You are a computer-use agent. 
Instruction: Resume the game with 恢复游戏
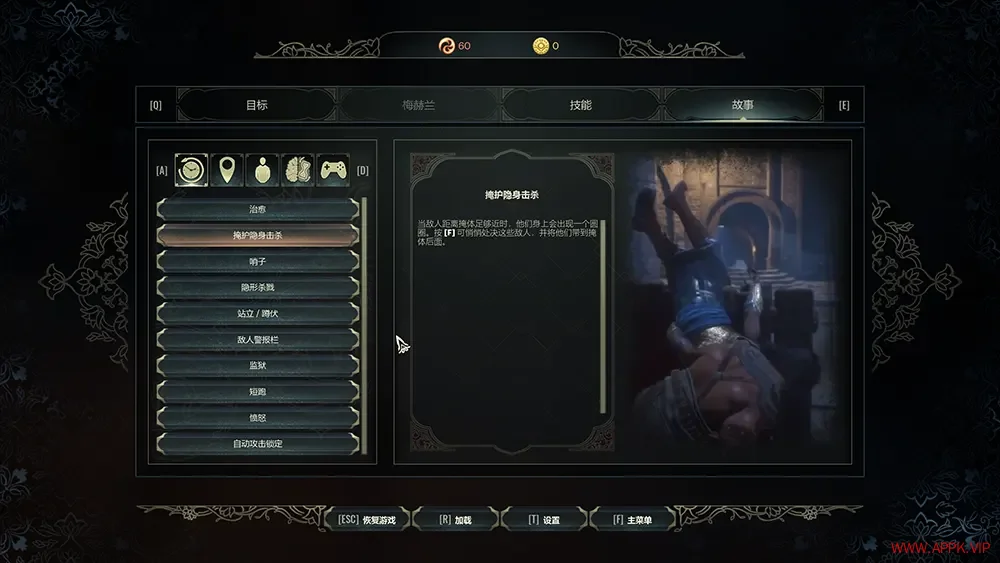(367, 520)
